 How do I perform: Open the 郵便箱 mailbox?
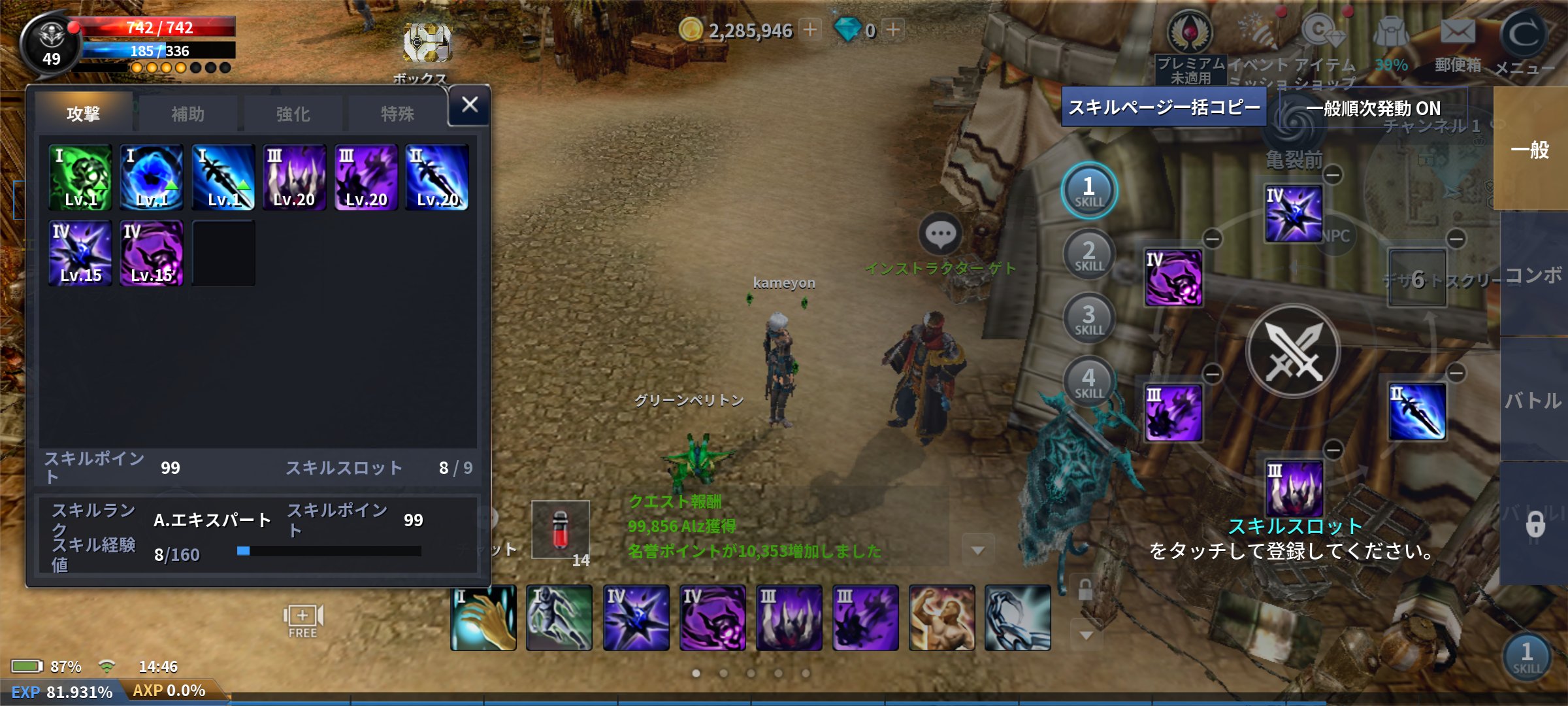click(1458, 42)
